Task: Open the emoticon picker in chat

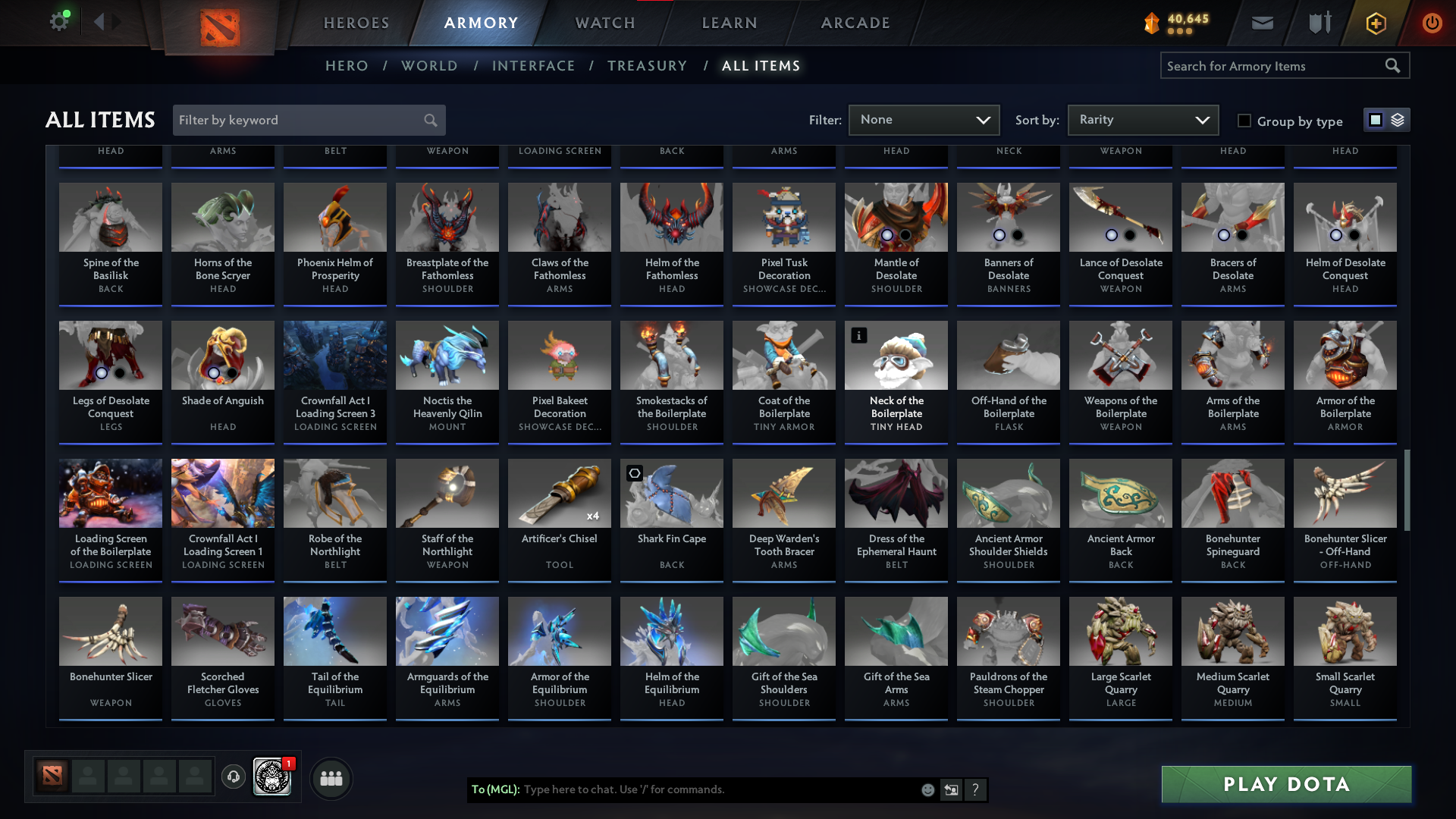Action: (927, 789)
